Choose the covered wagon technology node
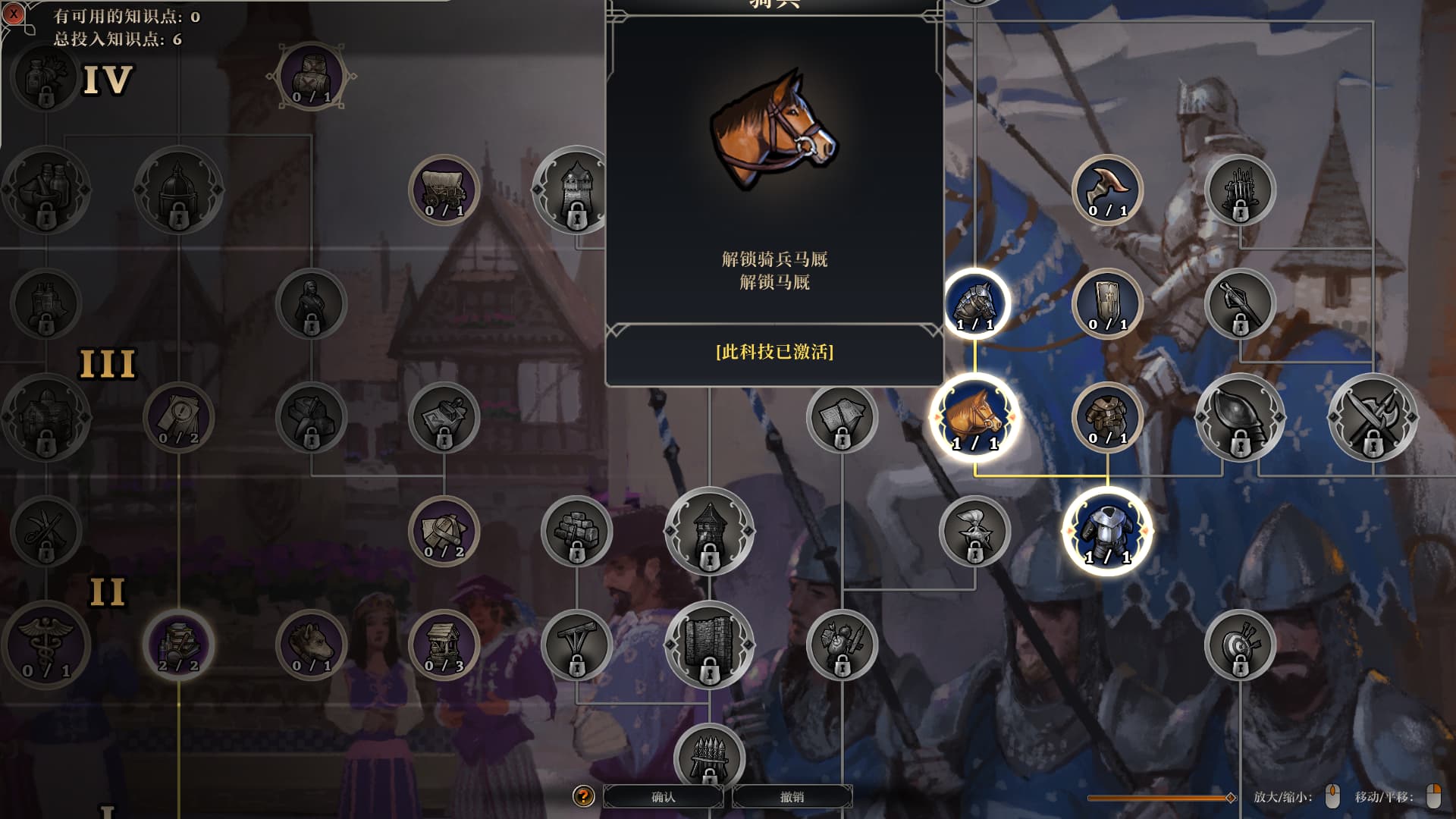 (x=444, y=190)
